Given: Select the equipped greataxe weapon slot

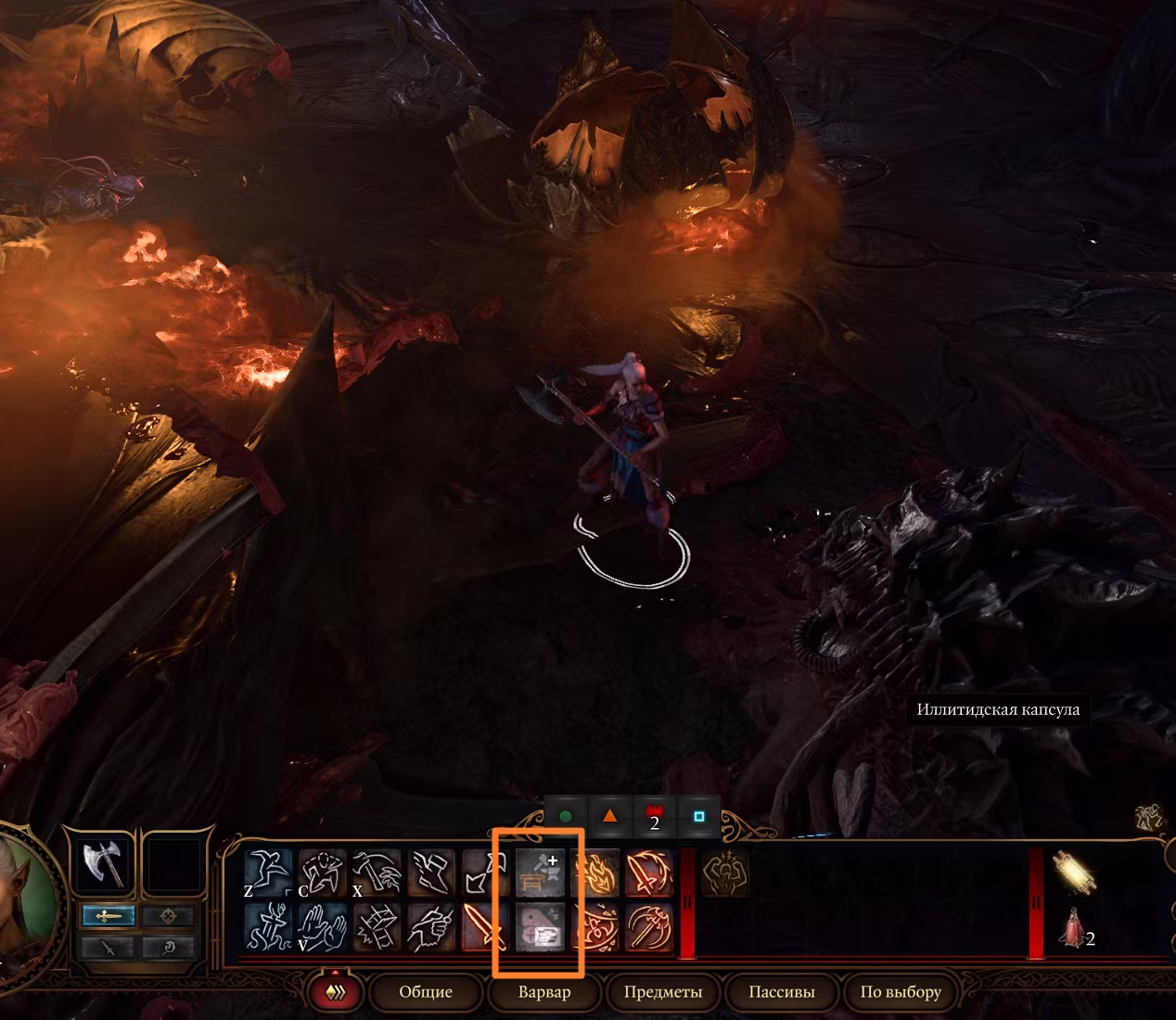Looking at the screenshot, I should pyautogui.click(x=102, y=865).
